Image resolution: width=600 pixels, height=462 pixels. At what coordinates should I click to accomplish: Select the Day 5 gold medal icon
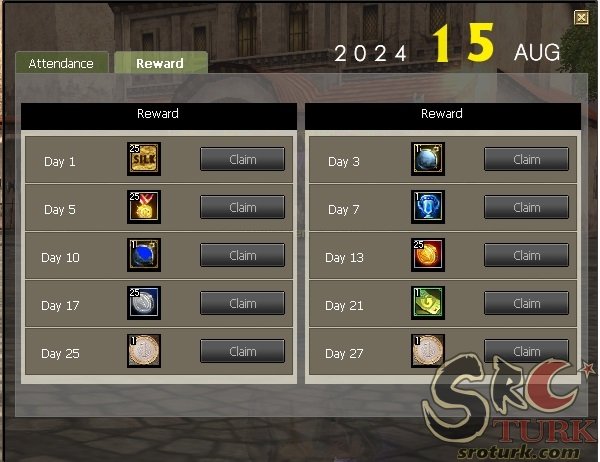pyautogui.click(x=144, y=207)
